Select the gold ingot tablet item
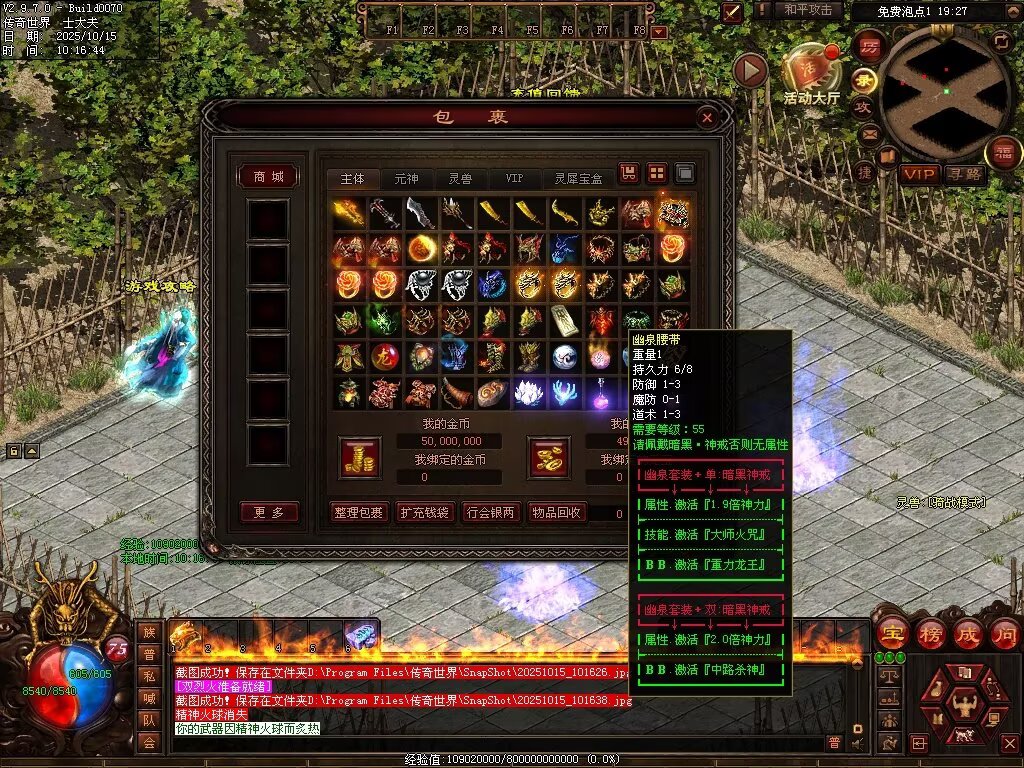 tap(565, 320)
